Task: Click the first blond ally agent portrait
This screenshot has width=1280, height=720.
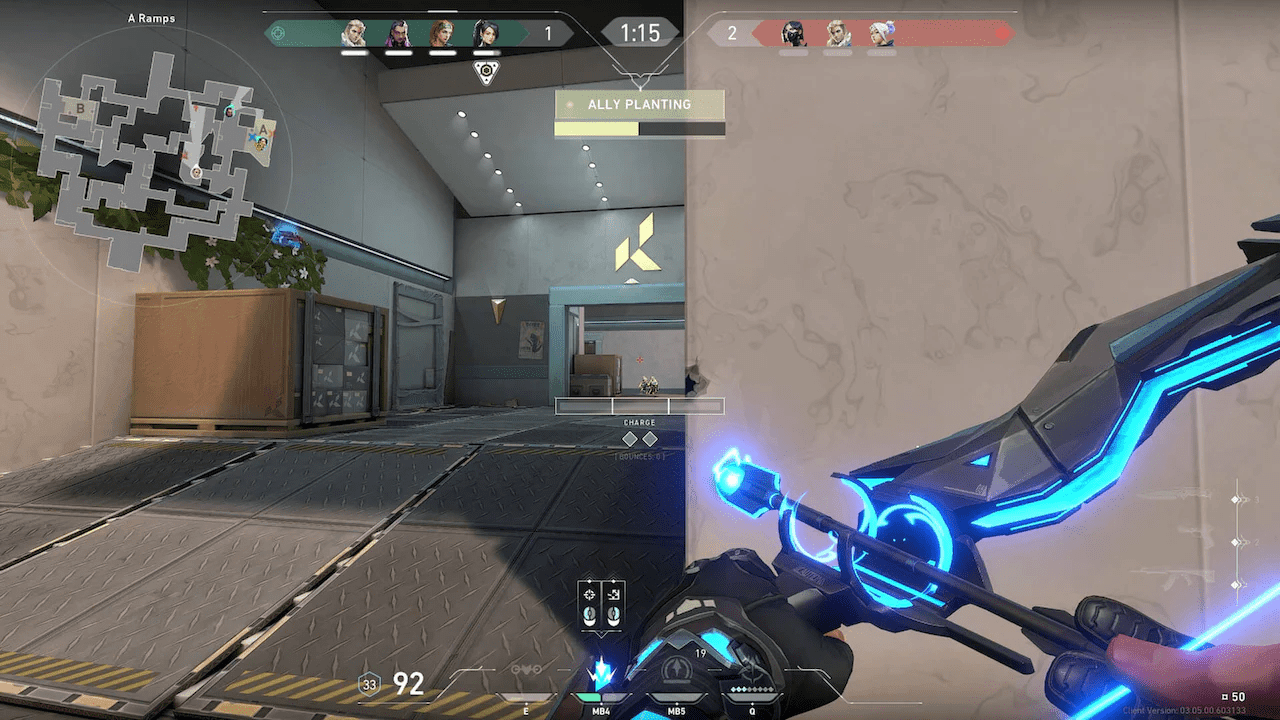Action: [x=353, y=33]
